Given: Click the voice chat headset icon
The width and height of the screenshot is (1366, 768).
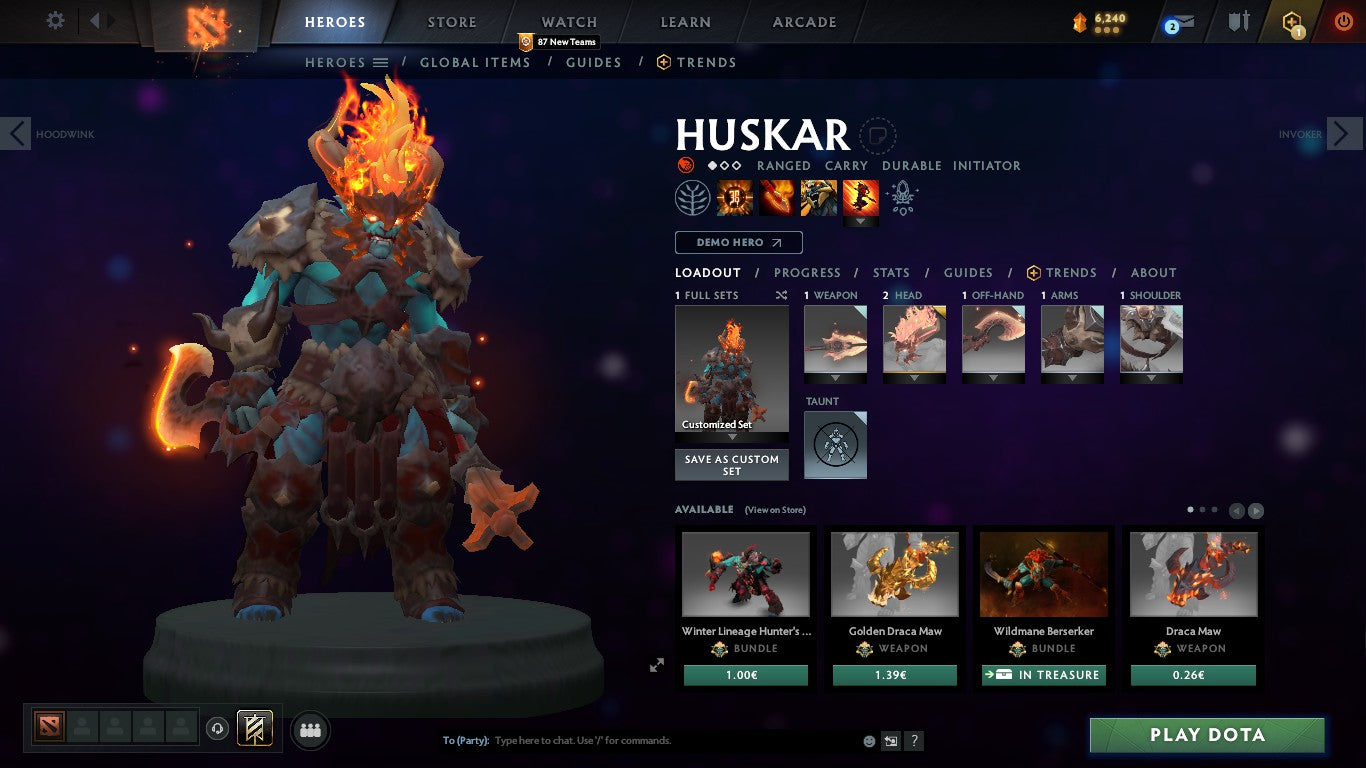Looking at the screenshot, I should click(x=218, y=730).
